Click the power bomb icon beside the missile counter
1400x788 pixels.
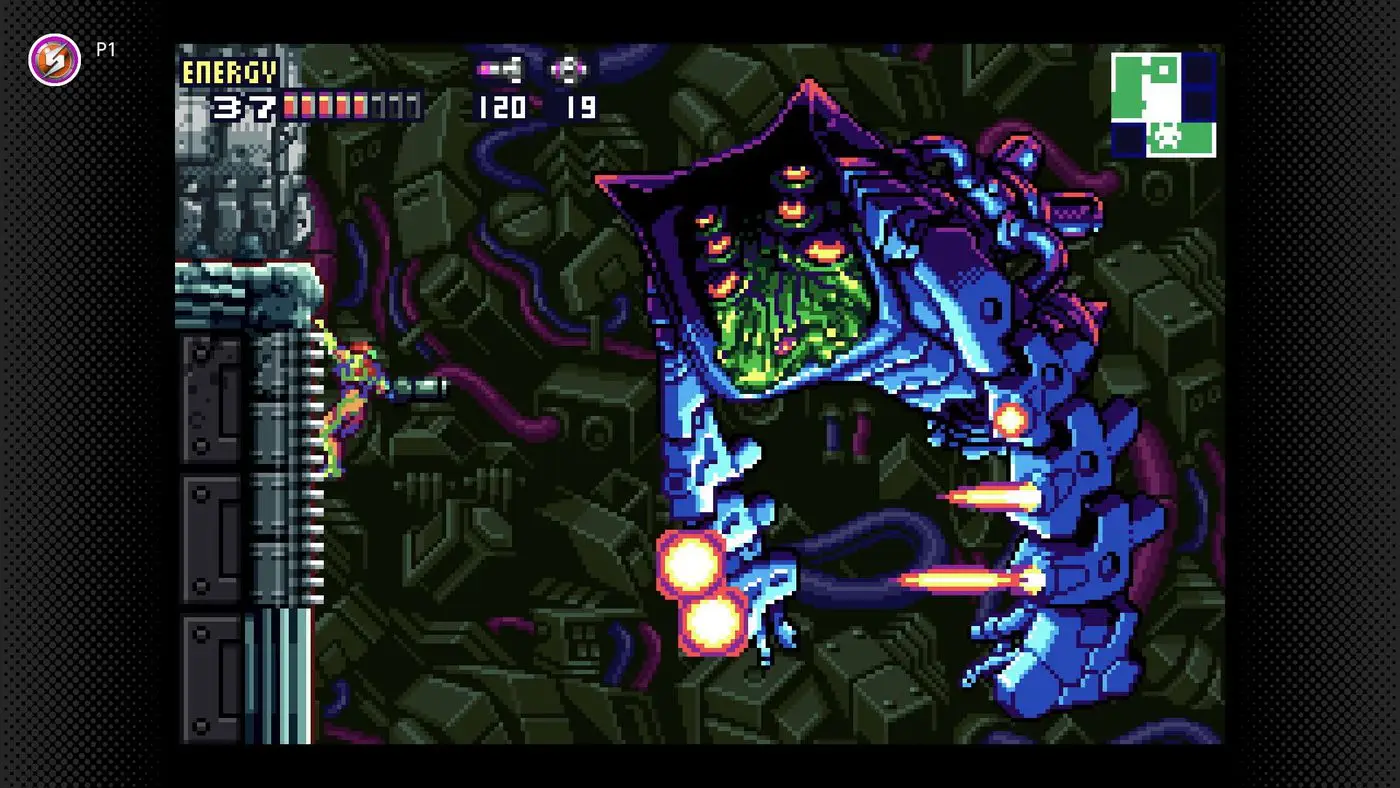click(x=567, y=68)
